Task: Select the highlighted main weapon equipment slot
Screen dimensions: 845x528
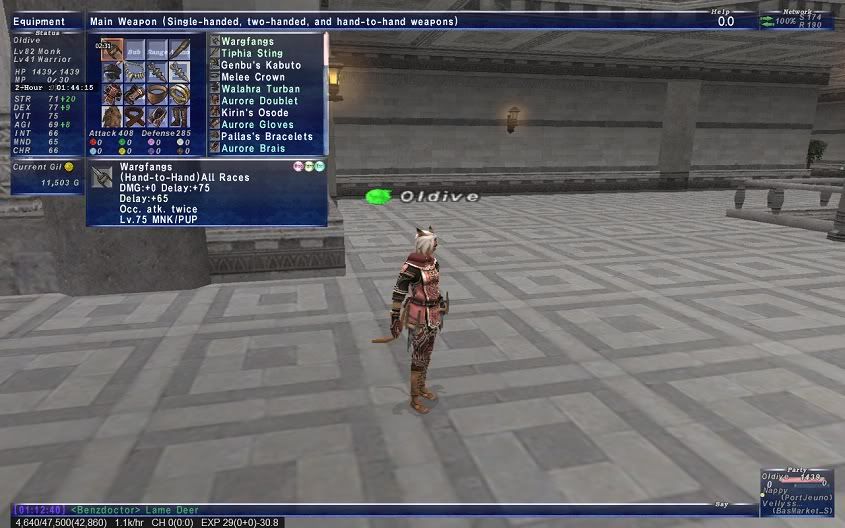Action: click(112, 50)
